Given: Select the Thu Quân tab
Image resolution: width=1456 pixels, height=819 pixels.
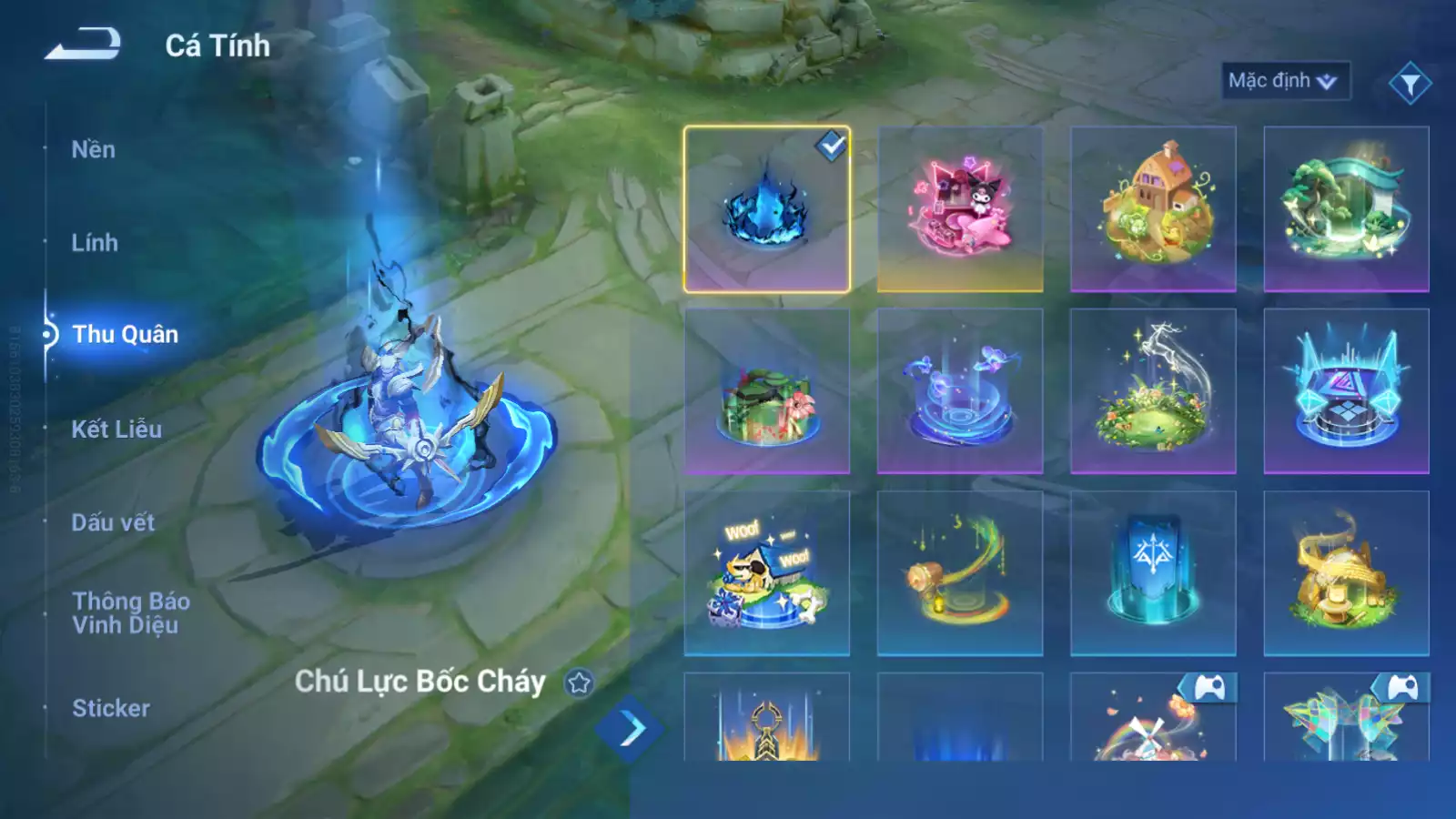Looking at the screenshot, I should (x=125, y=335).
